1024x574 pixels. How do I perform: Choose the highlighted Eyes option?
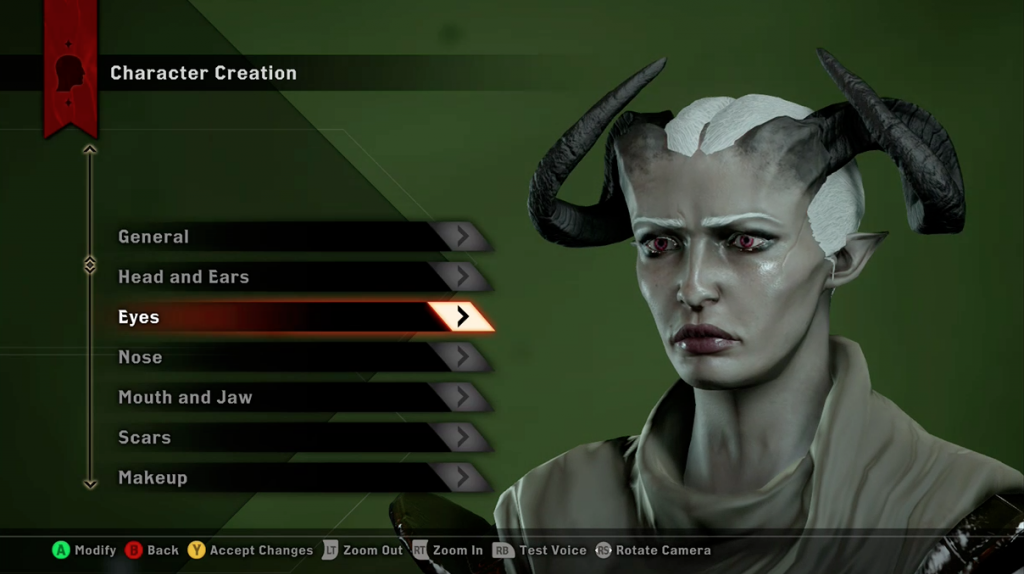tap(300, 317)
